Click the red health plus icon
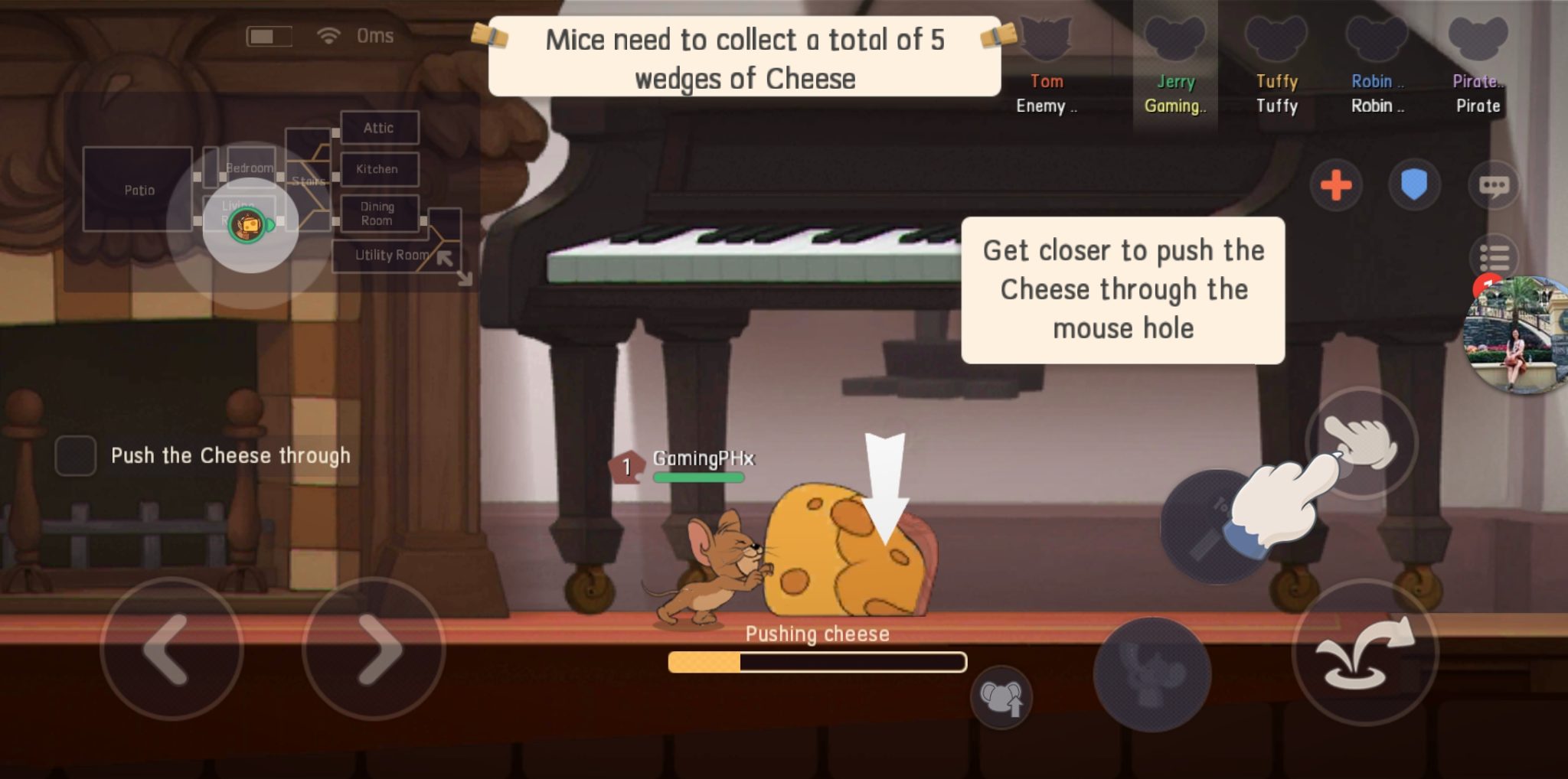 click(x=1337, y=185)
